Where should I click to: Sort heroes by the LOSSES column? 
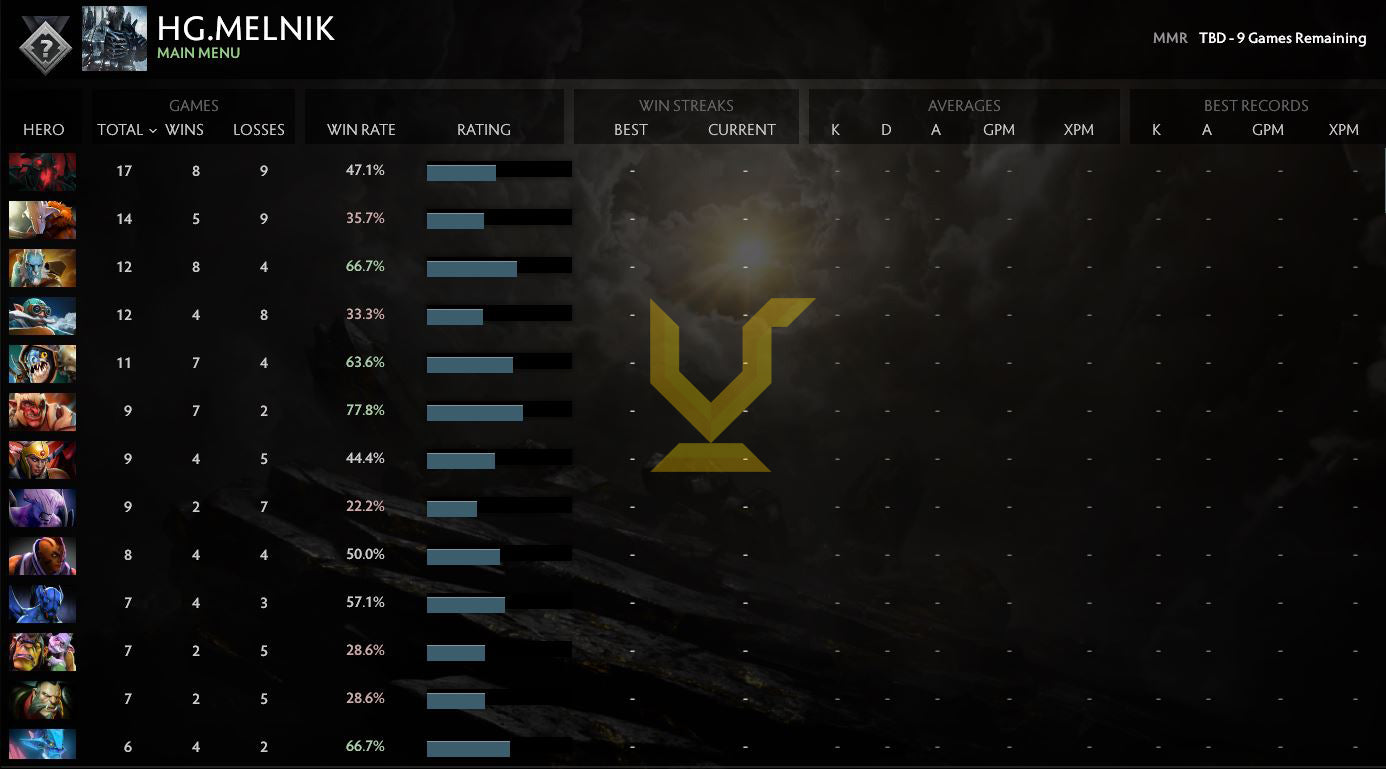(259, 130)
